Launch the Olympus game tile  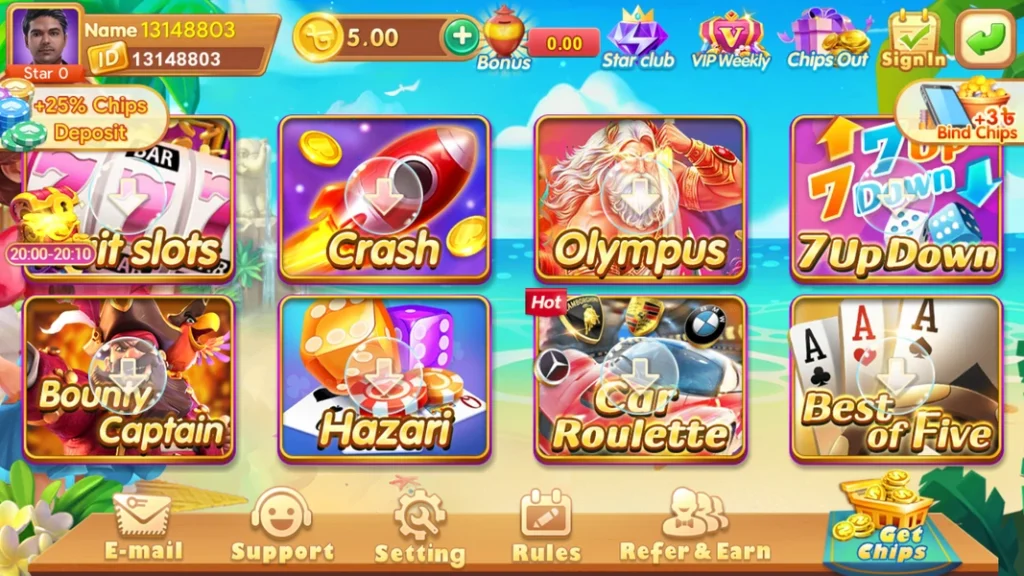[x=640, y=198]
